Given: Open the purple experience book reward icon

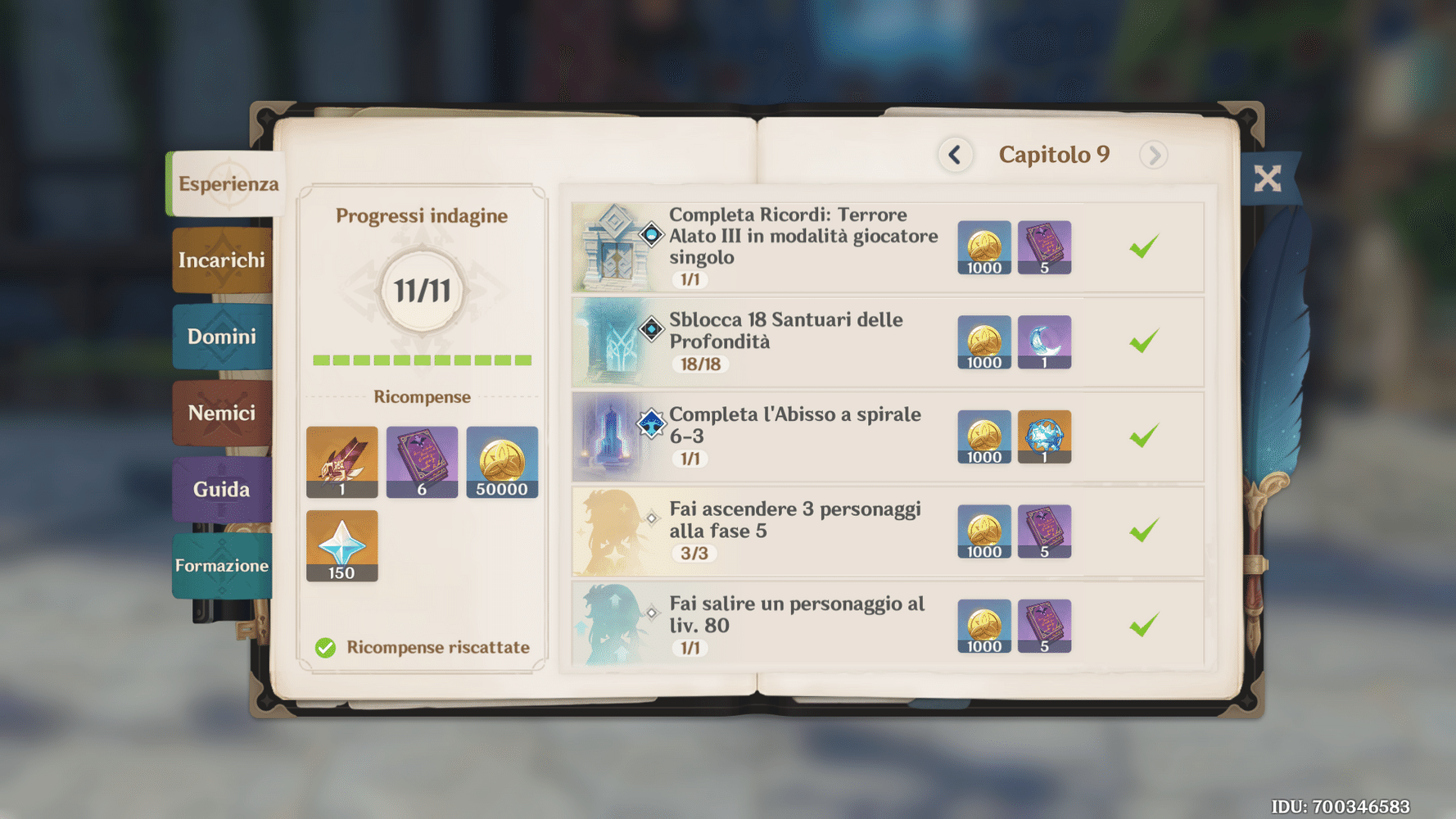Looking at the screenshot, I should coord(422,462).
